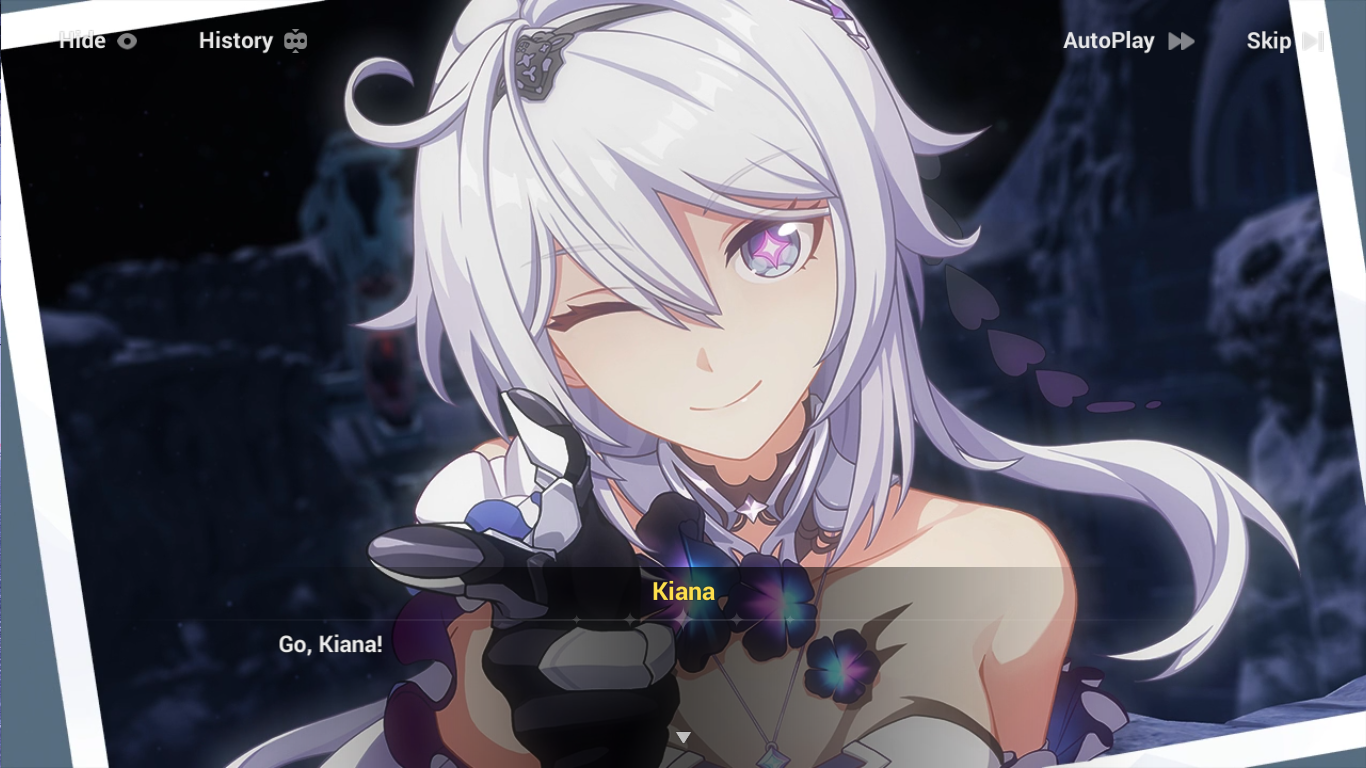This screenshot has height=768, width=1366.
Task: Click the eye icon beside Hide
Action: click(x=126, y=41)
